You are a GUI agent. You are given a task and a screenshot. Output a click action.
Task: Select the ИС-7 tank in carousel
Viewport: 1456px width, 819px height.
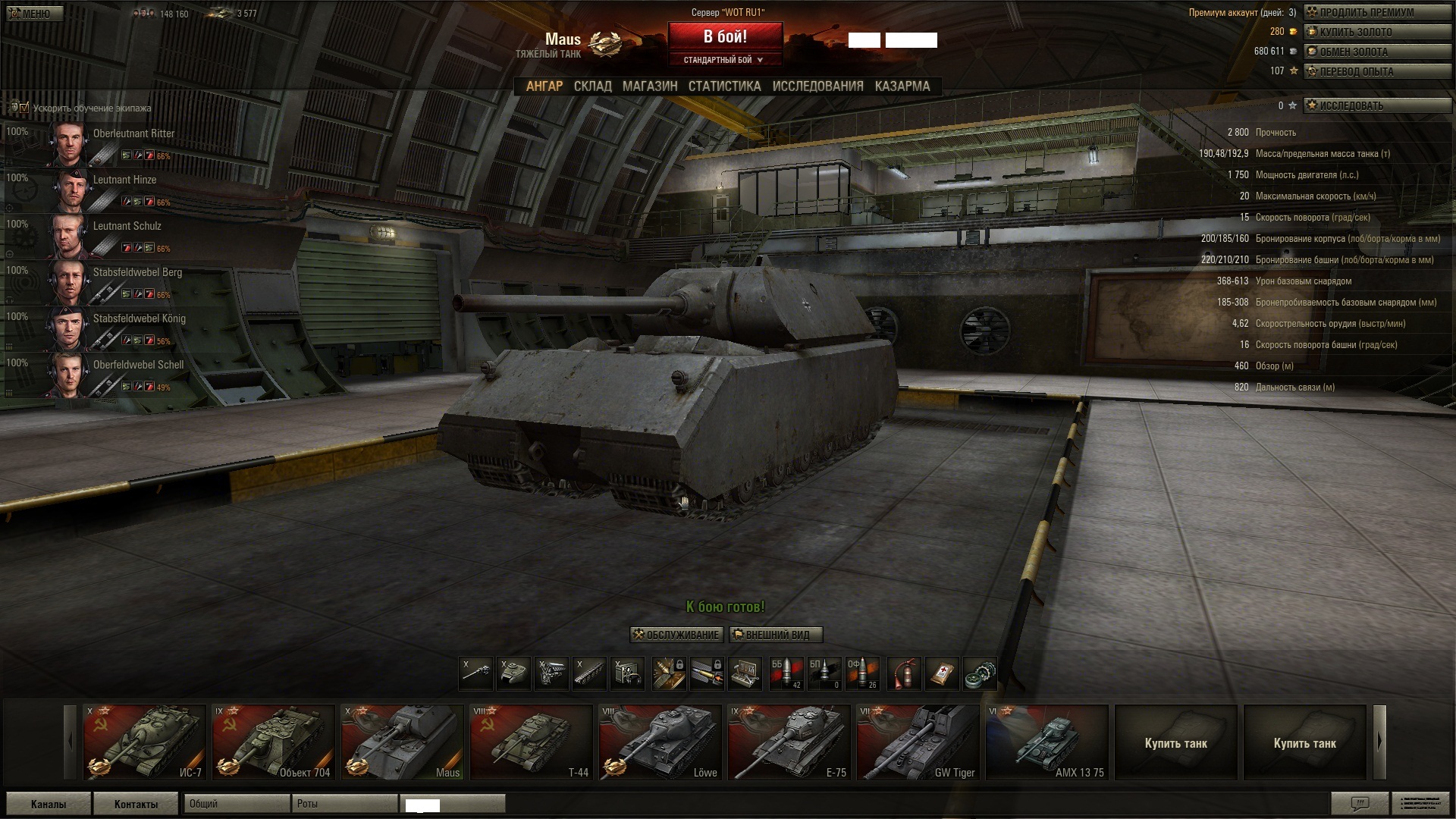pyautogui.click(x=144, y=742)
